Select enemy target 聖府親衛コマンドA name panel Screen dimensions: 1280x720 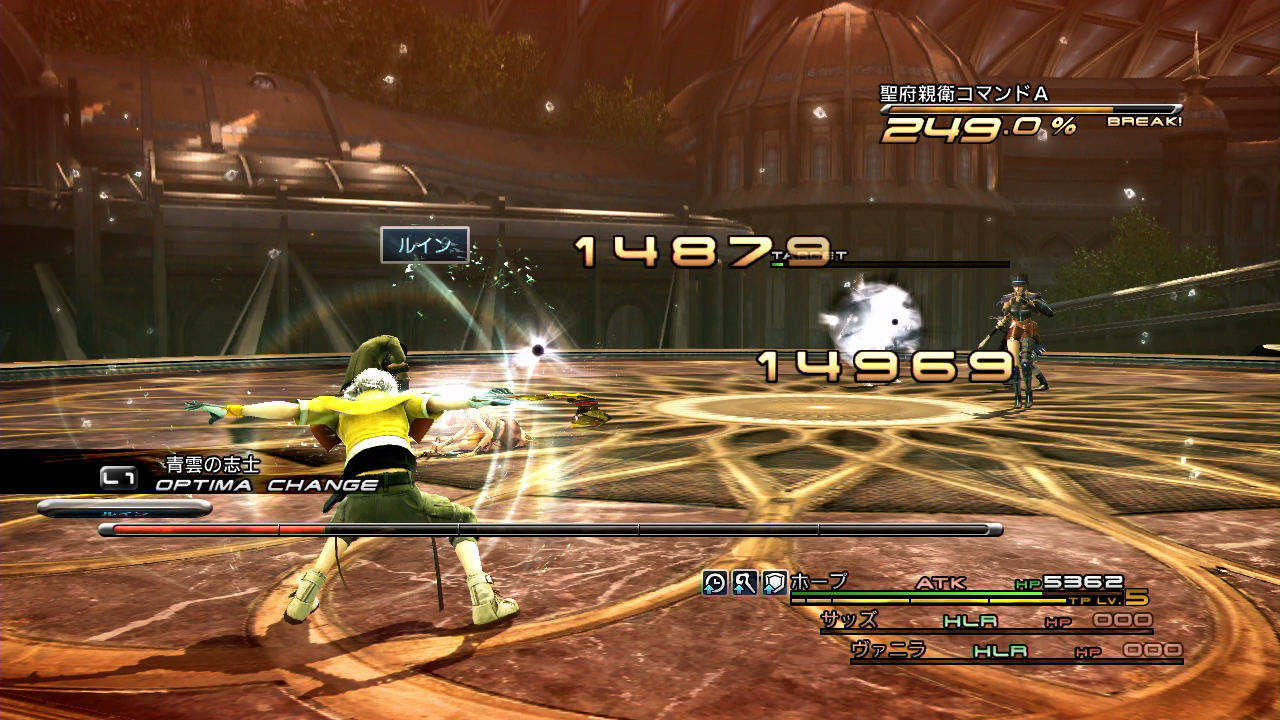click(x=963, y=94)
